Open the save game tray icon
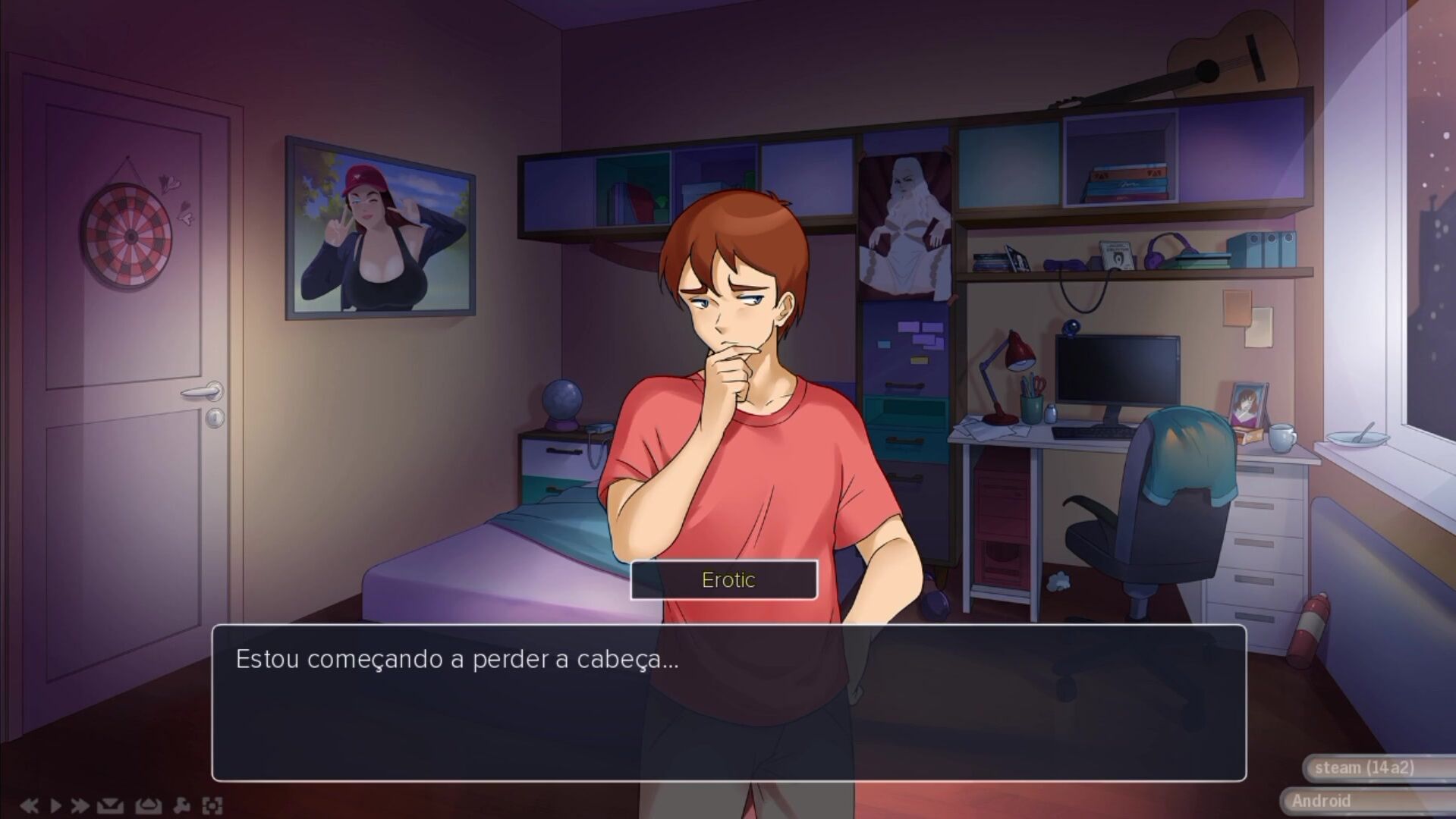Image resolution: width=1456 pixels, height=819 pixels. 110,805
